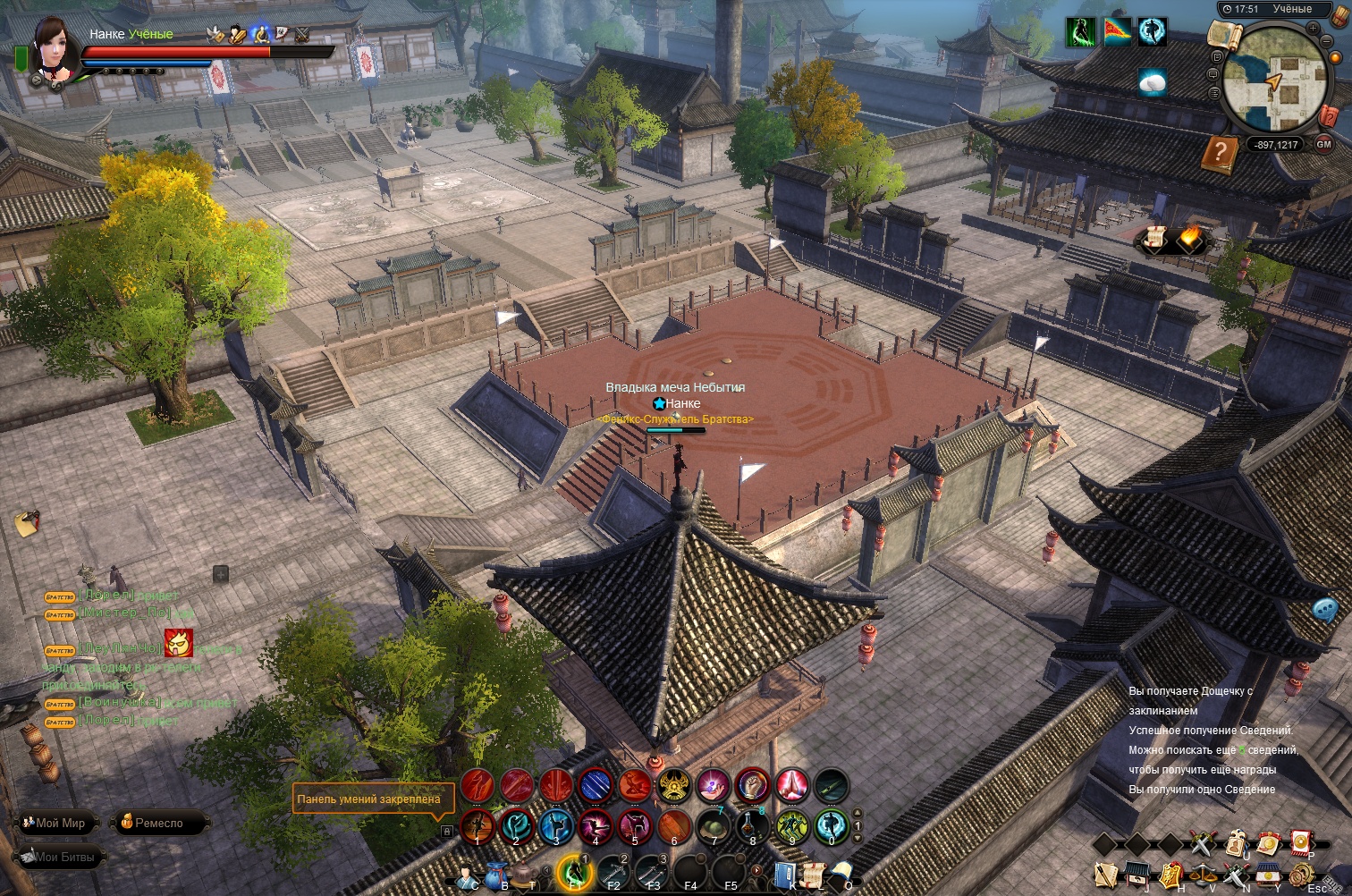Use the praying hands skill
Image resolution: width=1352 pixels, height=896 pixels.
click(x=791, y=786)
